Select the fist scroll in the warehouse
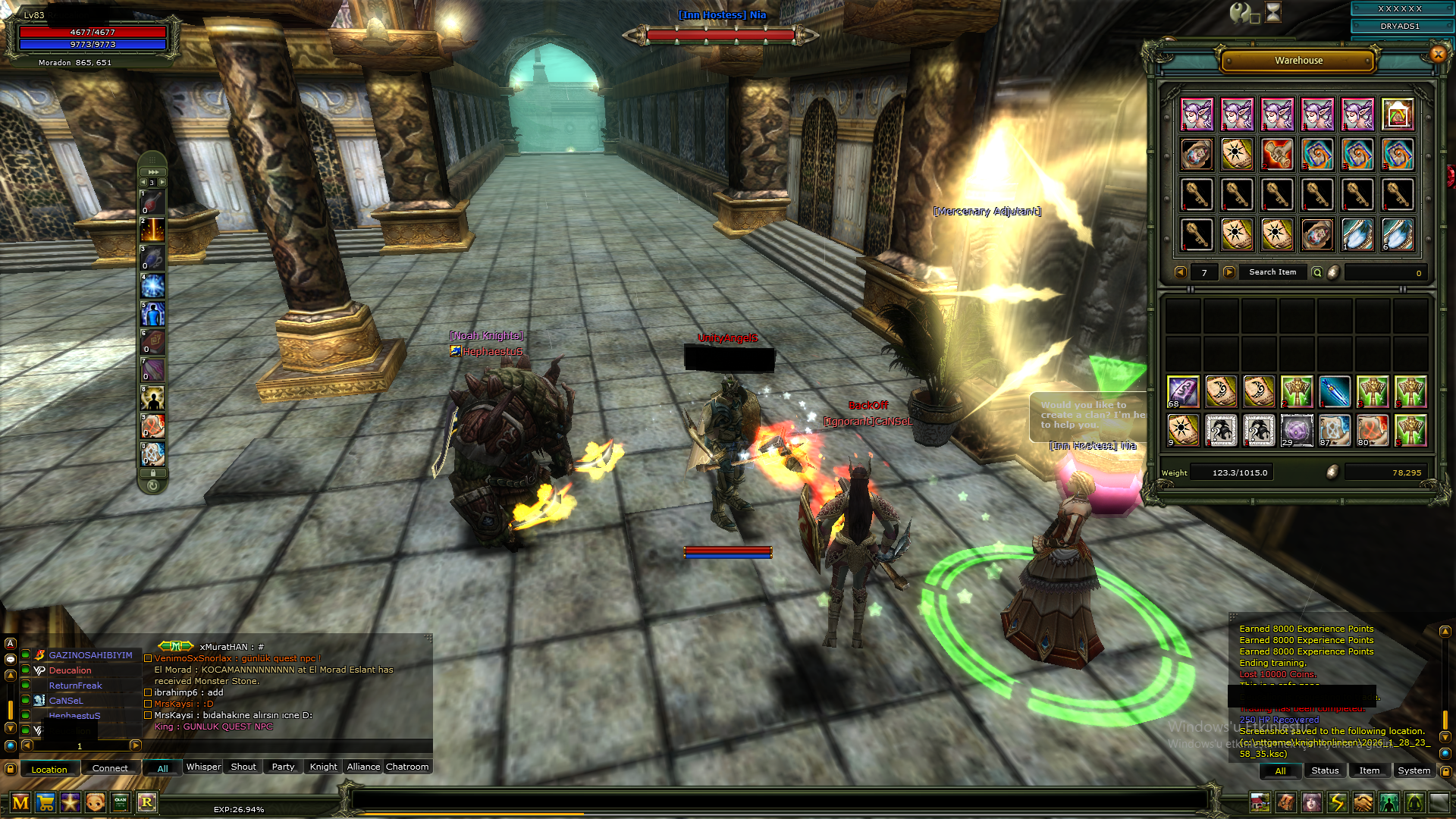The width and height of the screenshot is (1456, 819). [1277, 155]
